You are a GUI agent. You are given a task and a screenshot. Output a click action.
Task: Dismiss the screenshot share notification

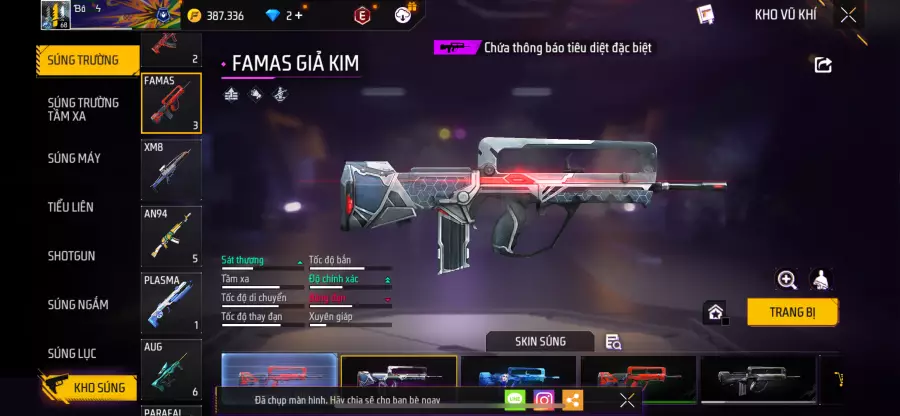tap(627, 400)
